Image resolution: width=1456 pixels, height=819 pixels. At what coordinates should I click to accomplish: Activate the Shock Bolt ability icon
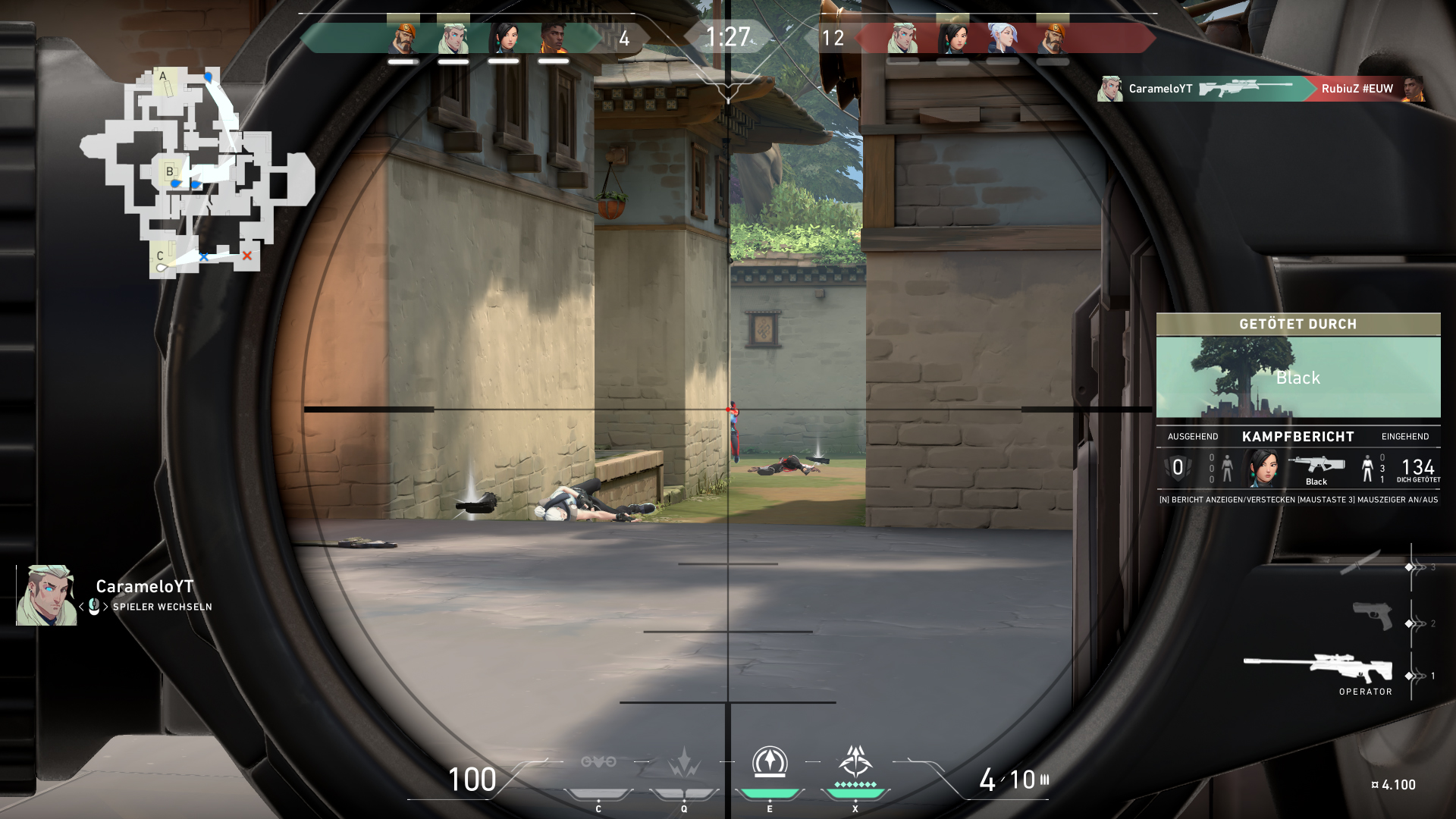coord(683,763)
